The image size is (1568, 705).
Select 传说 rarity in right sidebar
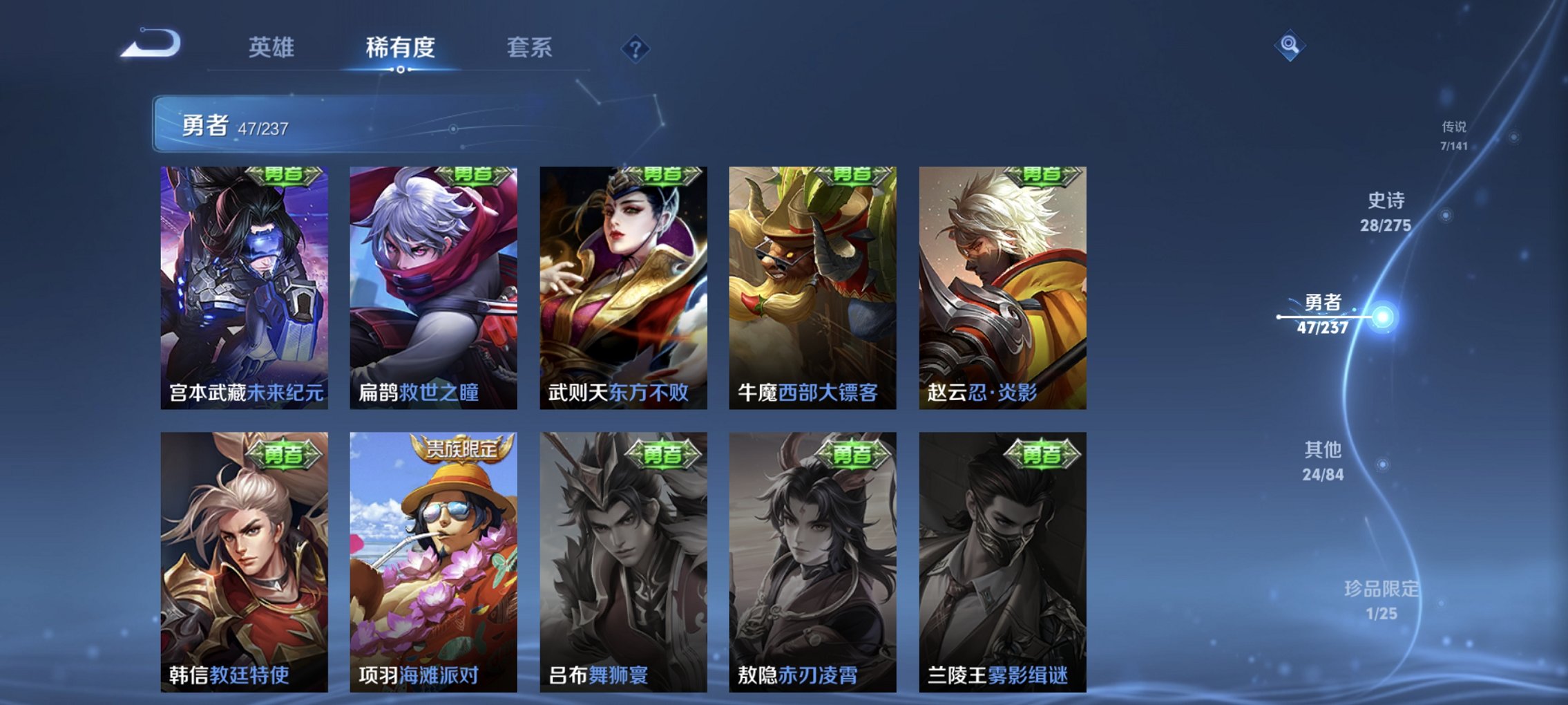[1453, 135]
